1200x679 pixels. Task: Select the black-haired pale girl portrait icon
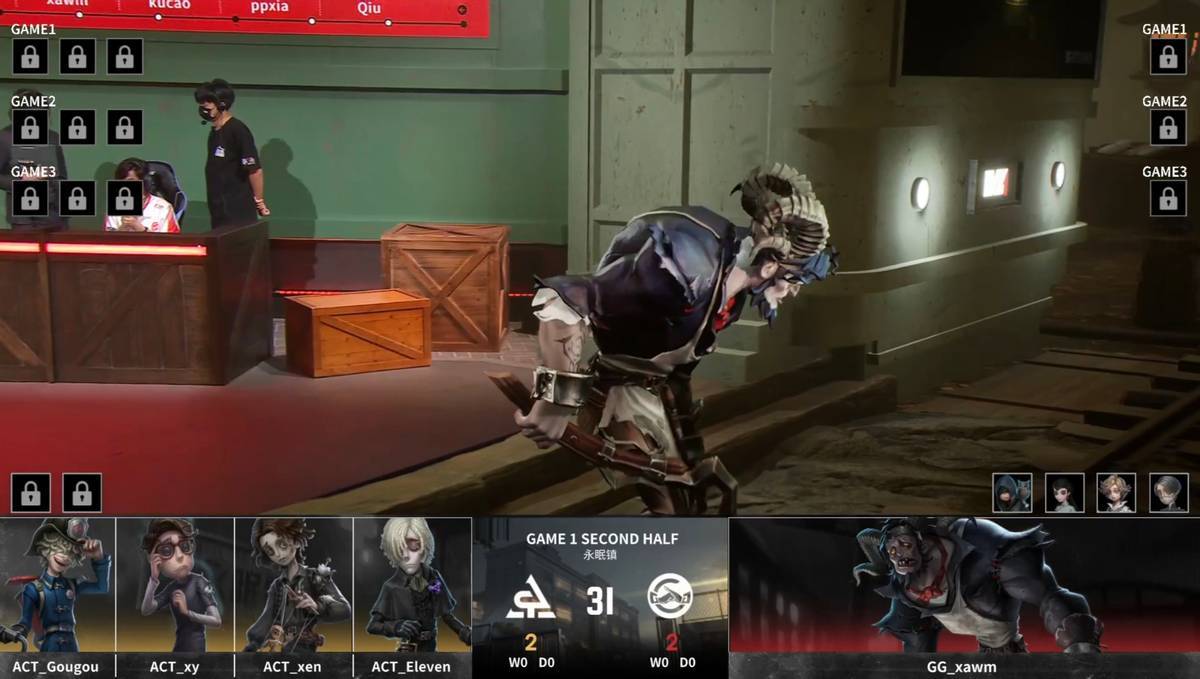[1064, 493]
